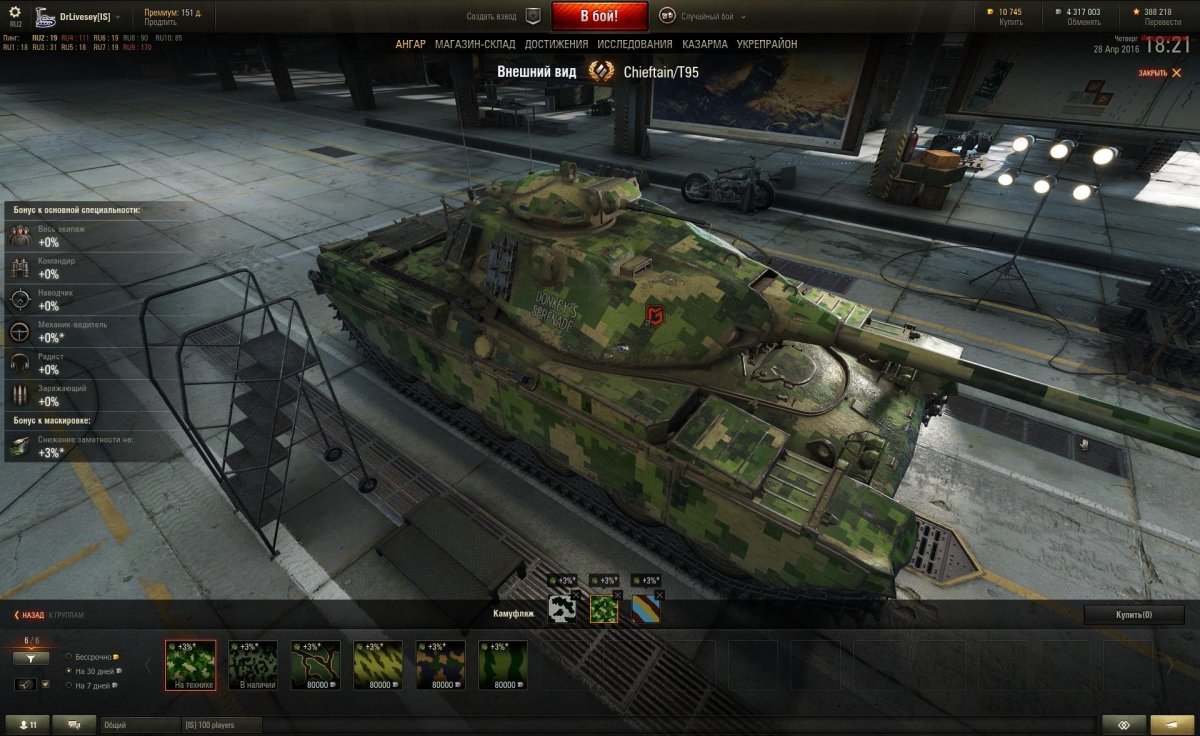This screenshot has width=1200, height=736.
Task: Close the exterior view with «Закрыть»
Action: pyautogui.click(x=1156, y=73)
